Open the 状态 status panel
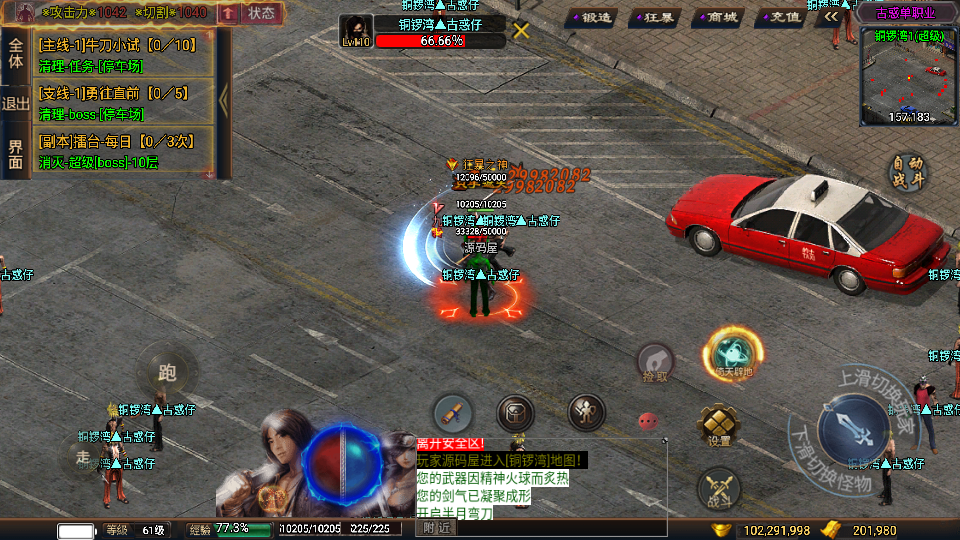960x540 pixels. point(261,13)
